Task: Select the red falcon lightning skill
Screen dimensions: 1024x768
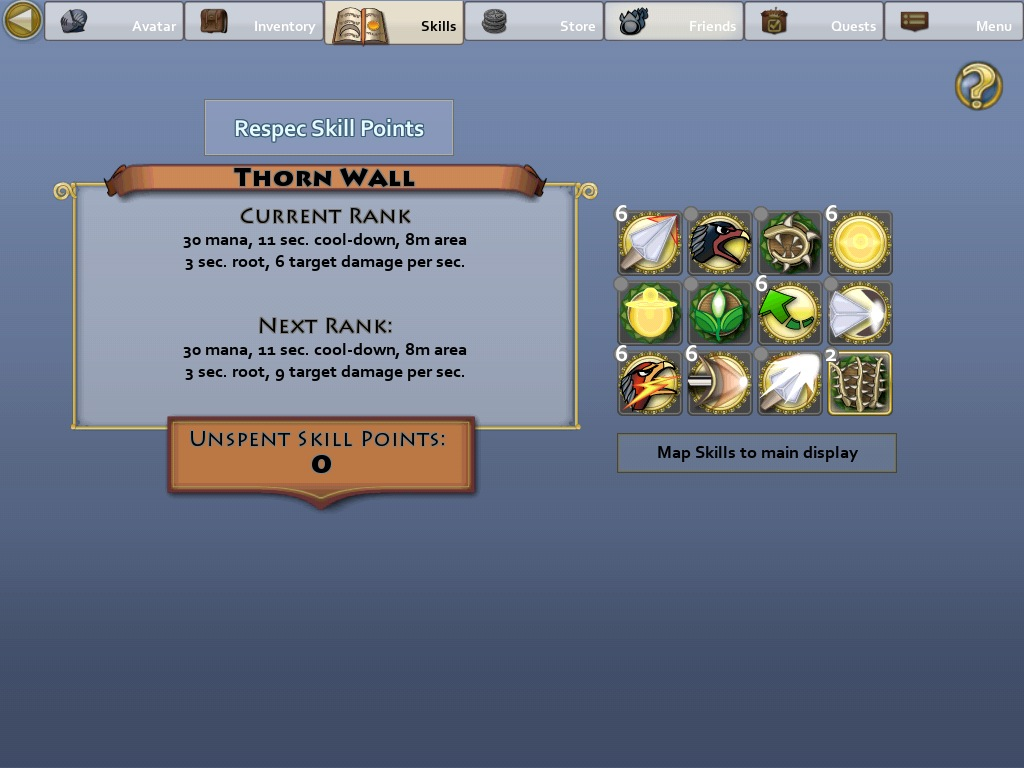Action: [x=650, y=383]
